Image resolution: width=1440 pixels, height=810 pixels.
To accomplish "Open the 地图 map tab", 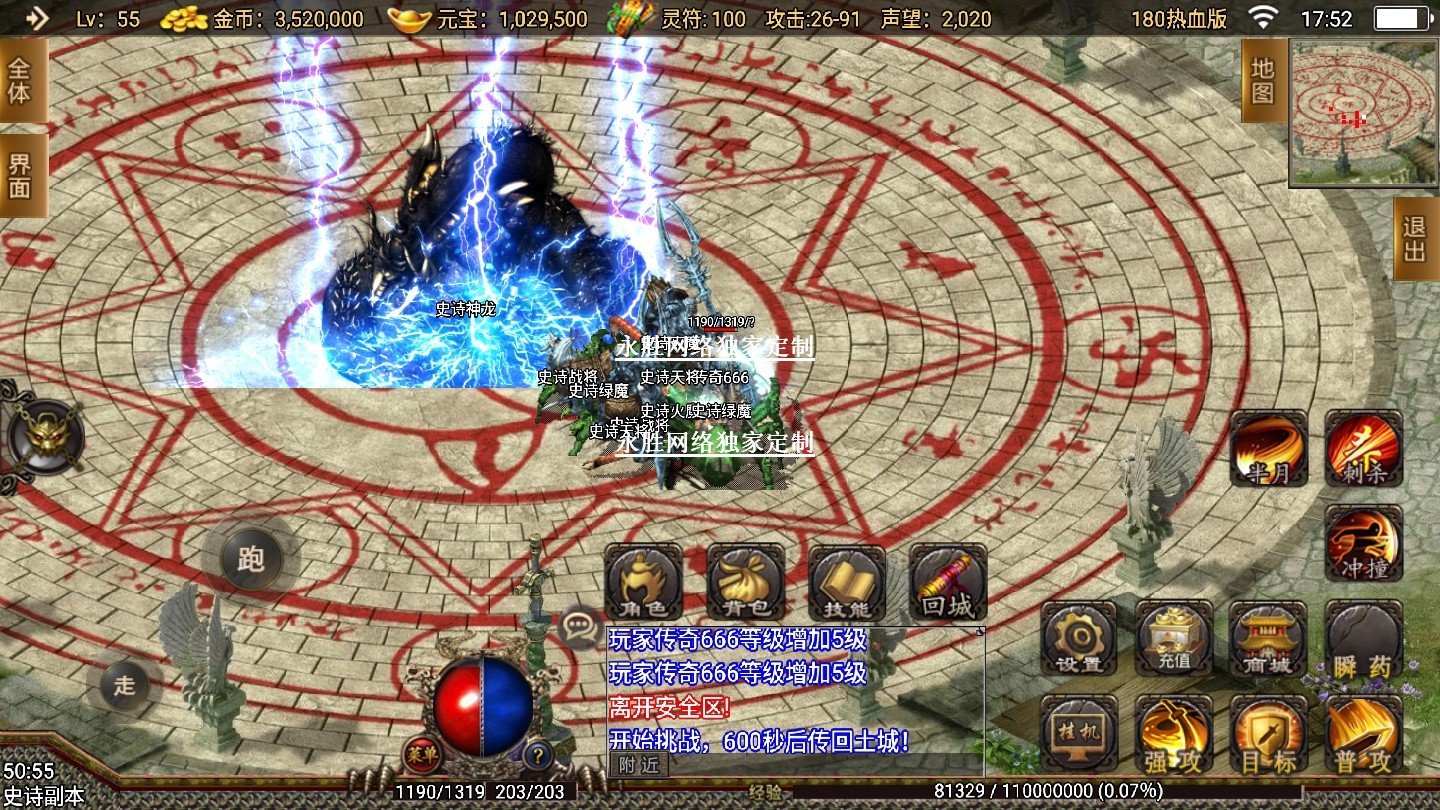I will [1263, 80].
